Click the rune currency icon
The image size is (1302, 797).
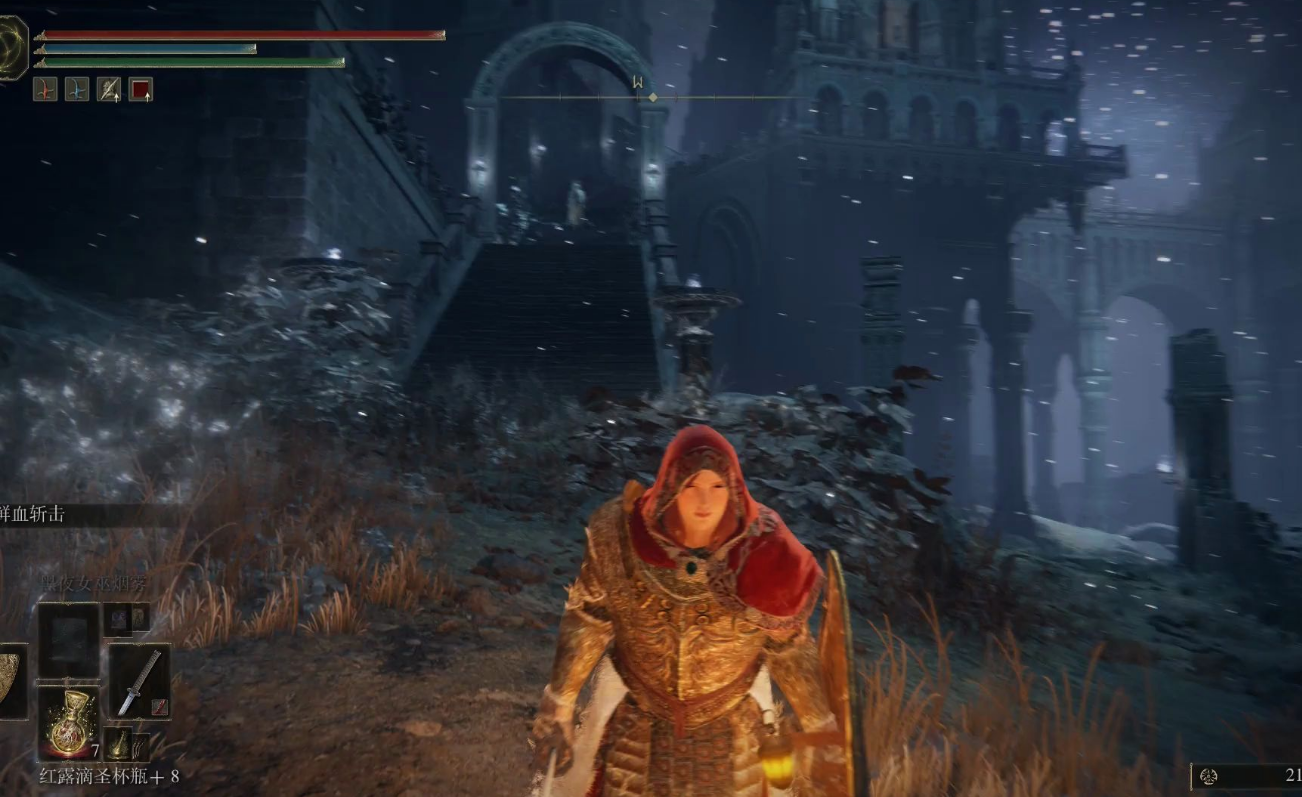(1208, 776)
